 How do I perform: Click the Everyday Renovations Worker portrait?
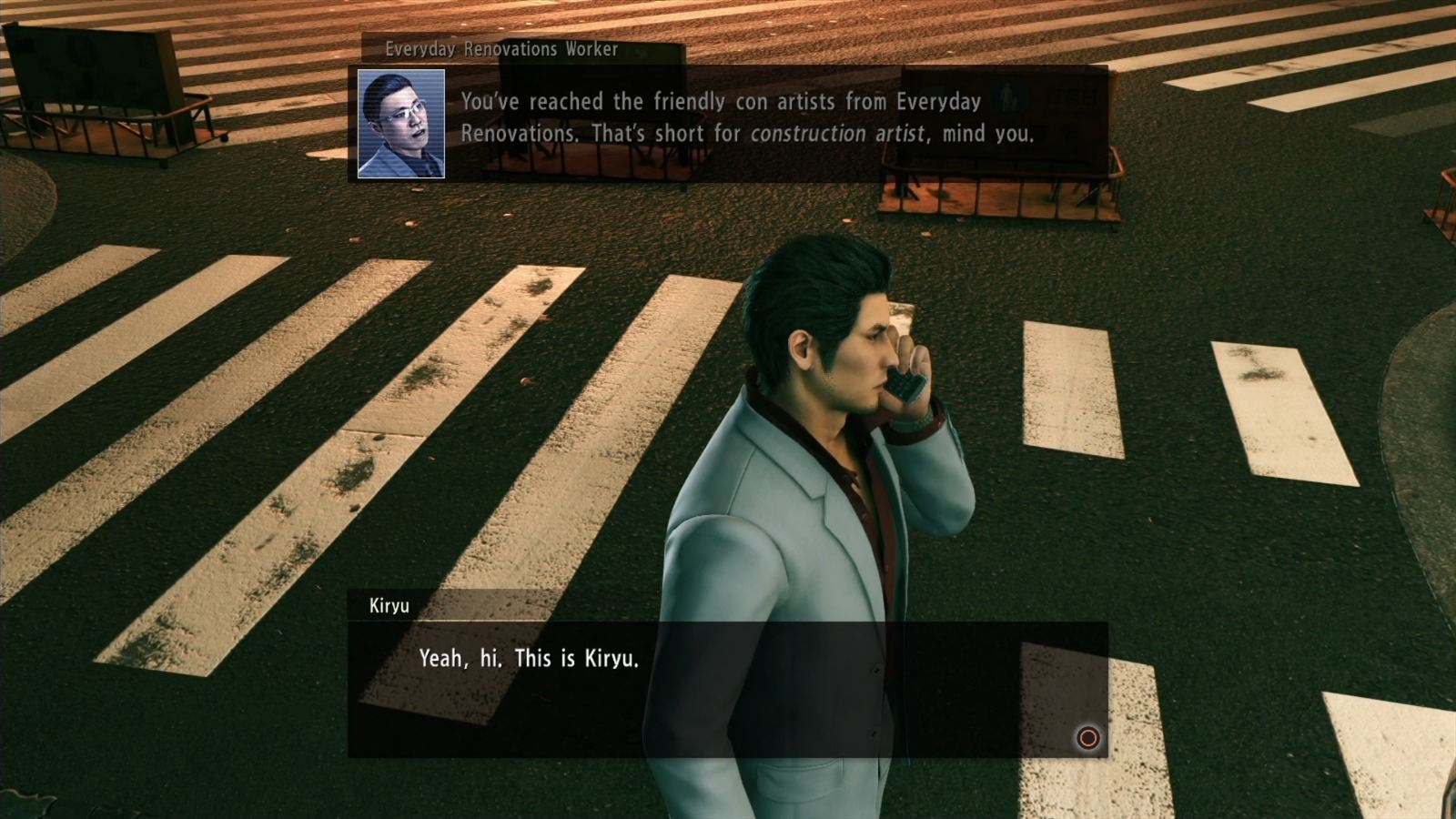click(x=403, y=121)
